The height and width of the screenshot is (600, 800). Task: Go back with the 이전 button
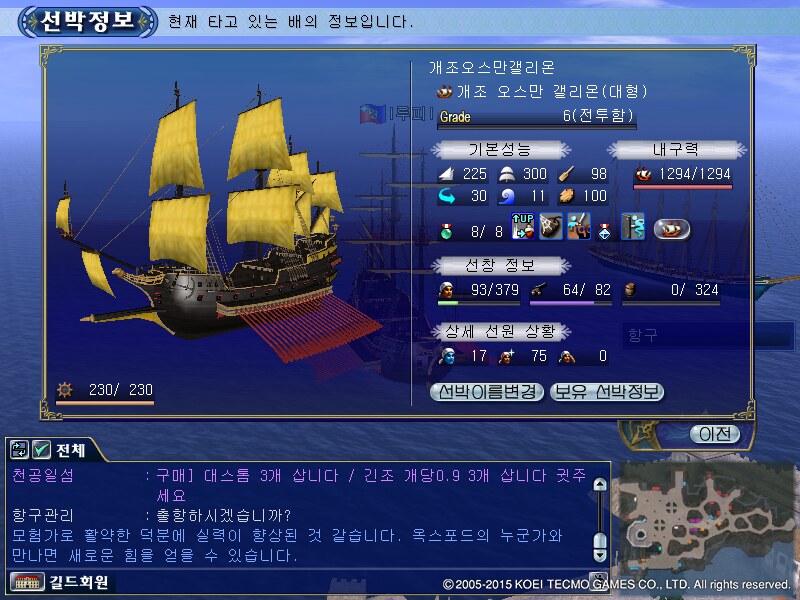[x=715, y=434]
